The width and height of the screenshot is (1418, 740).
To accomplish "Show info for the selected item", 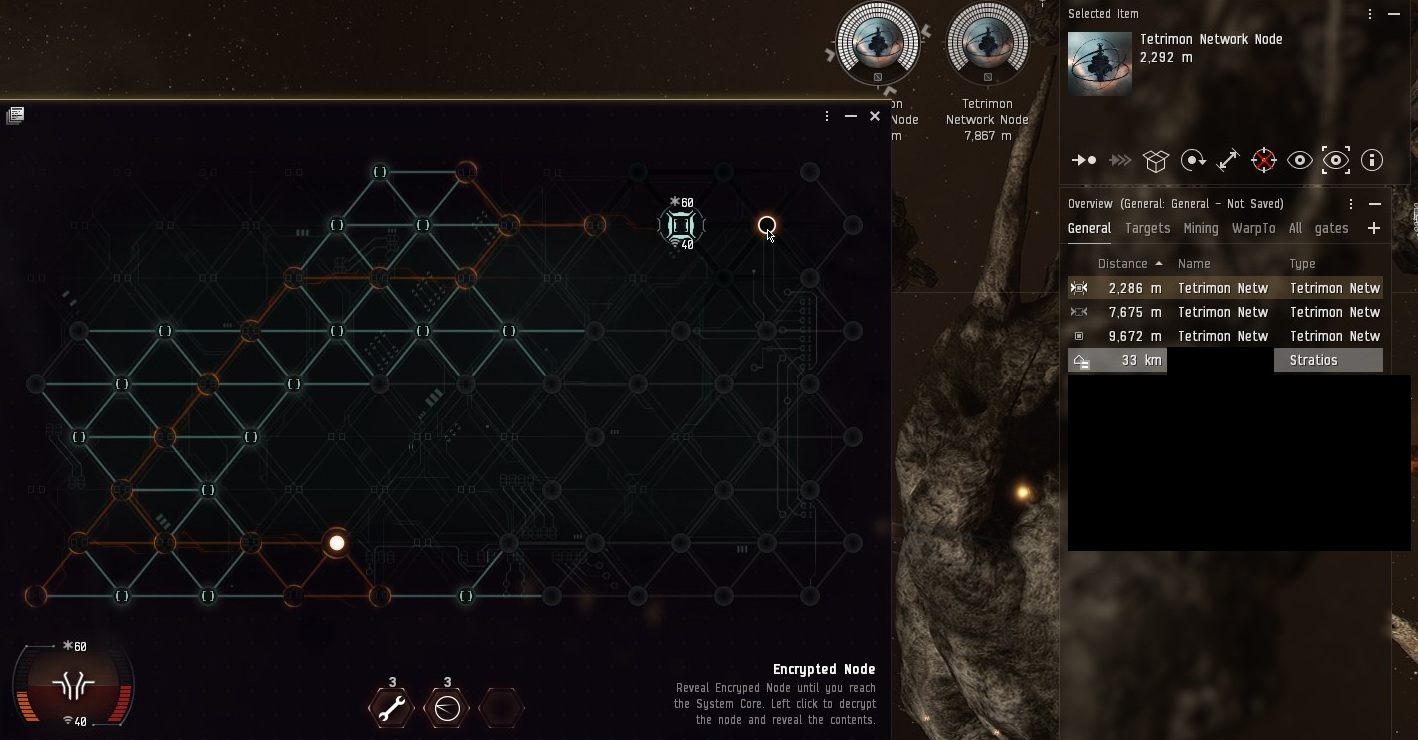I will pos(1372,160).
